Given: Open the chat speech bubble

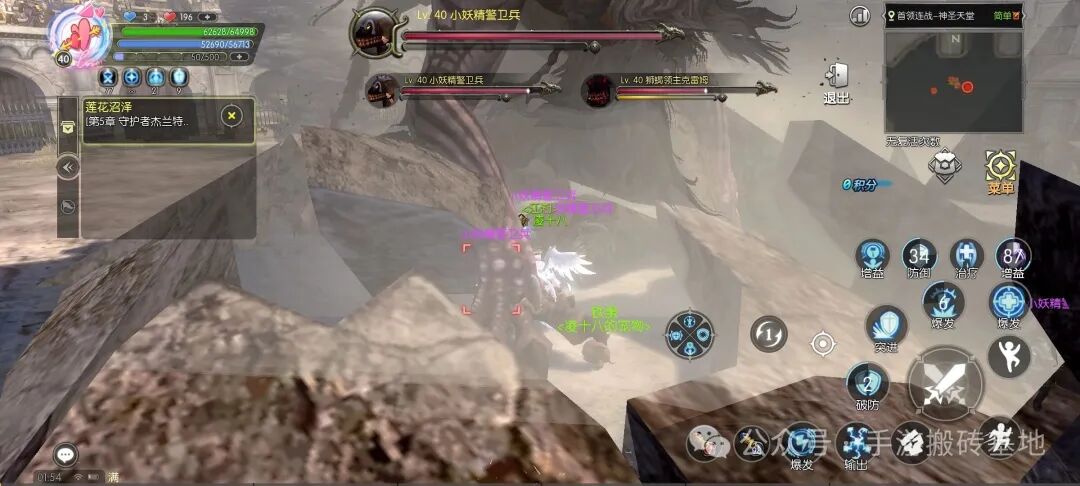Looking at the screenshot, I should (66, 455).
